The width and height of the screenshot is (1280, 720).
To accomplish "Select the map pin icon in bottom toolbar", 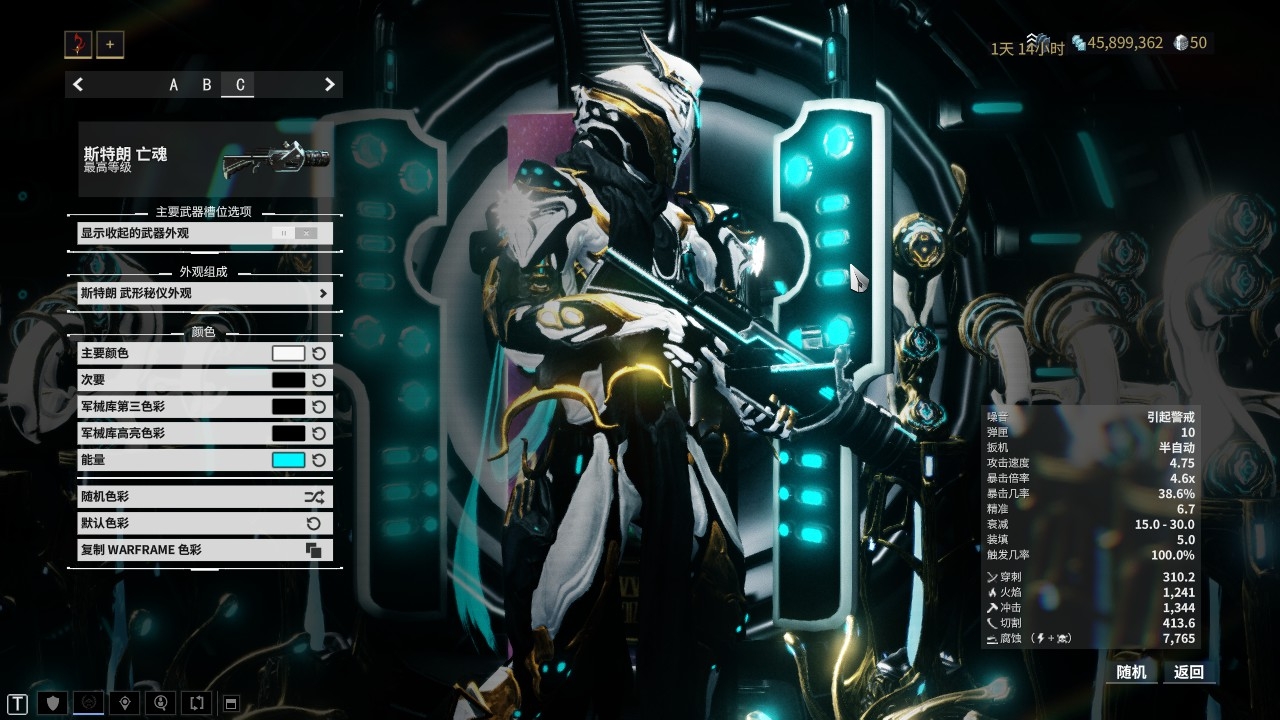I will point(123,703).
